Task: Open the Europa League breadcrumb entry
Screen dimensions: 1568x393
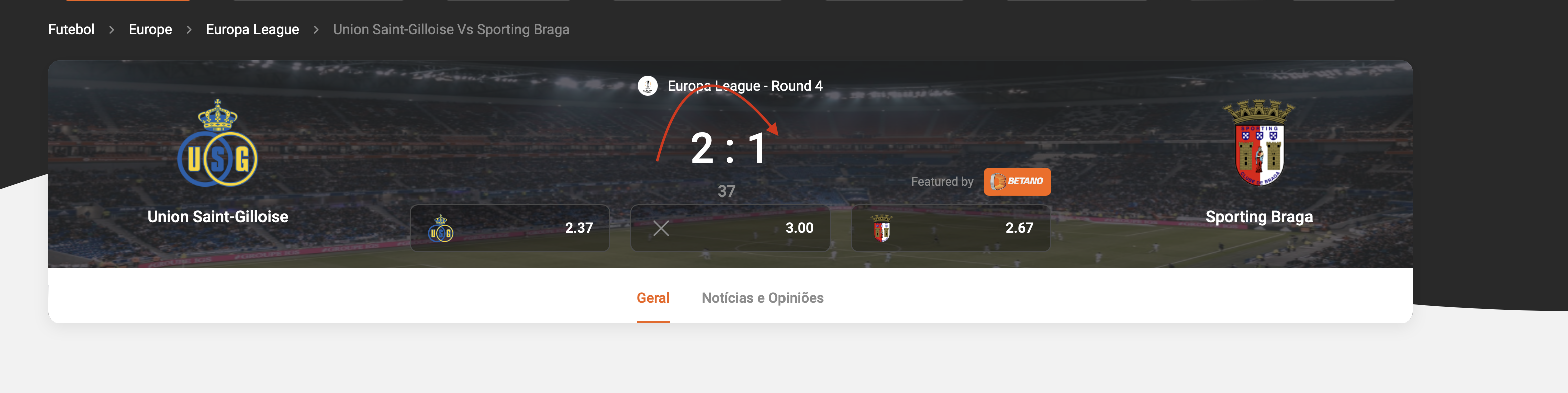Action: [252, 29]
